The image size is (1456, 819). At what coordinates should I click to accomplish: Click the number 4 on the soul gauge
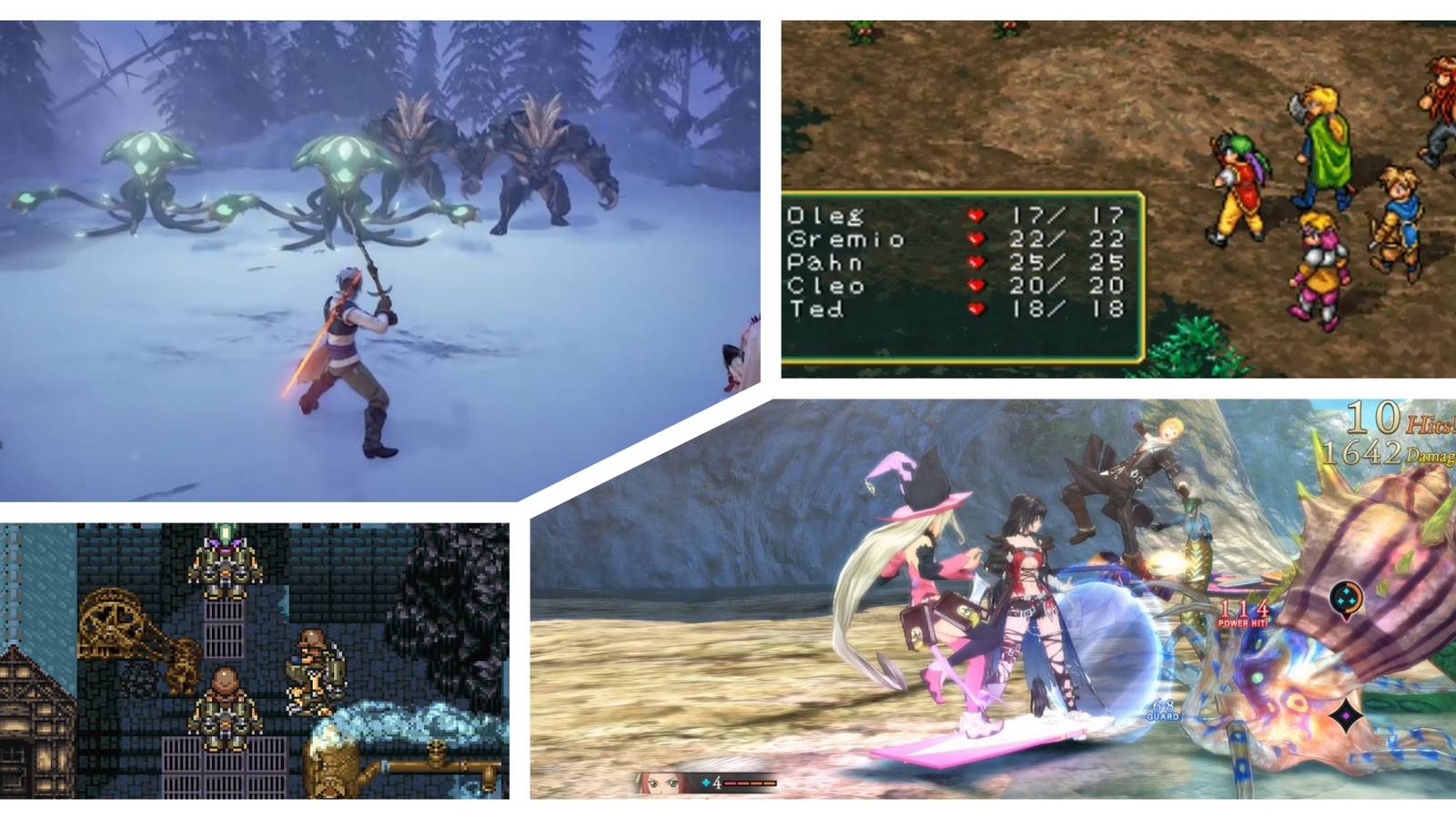coord(717,781)
